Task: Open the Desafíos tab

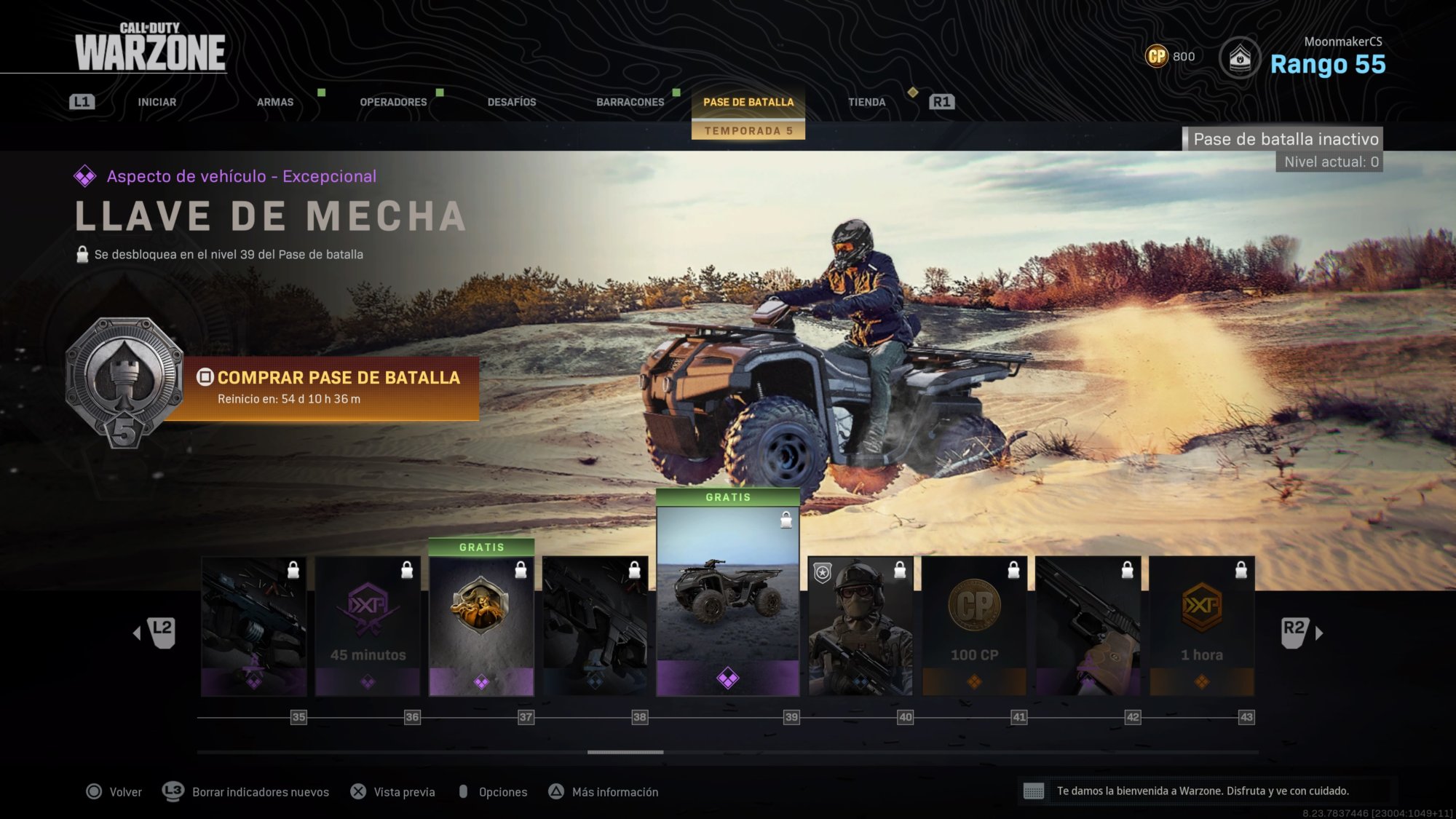Action: [x=512, y=102]
